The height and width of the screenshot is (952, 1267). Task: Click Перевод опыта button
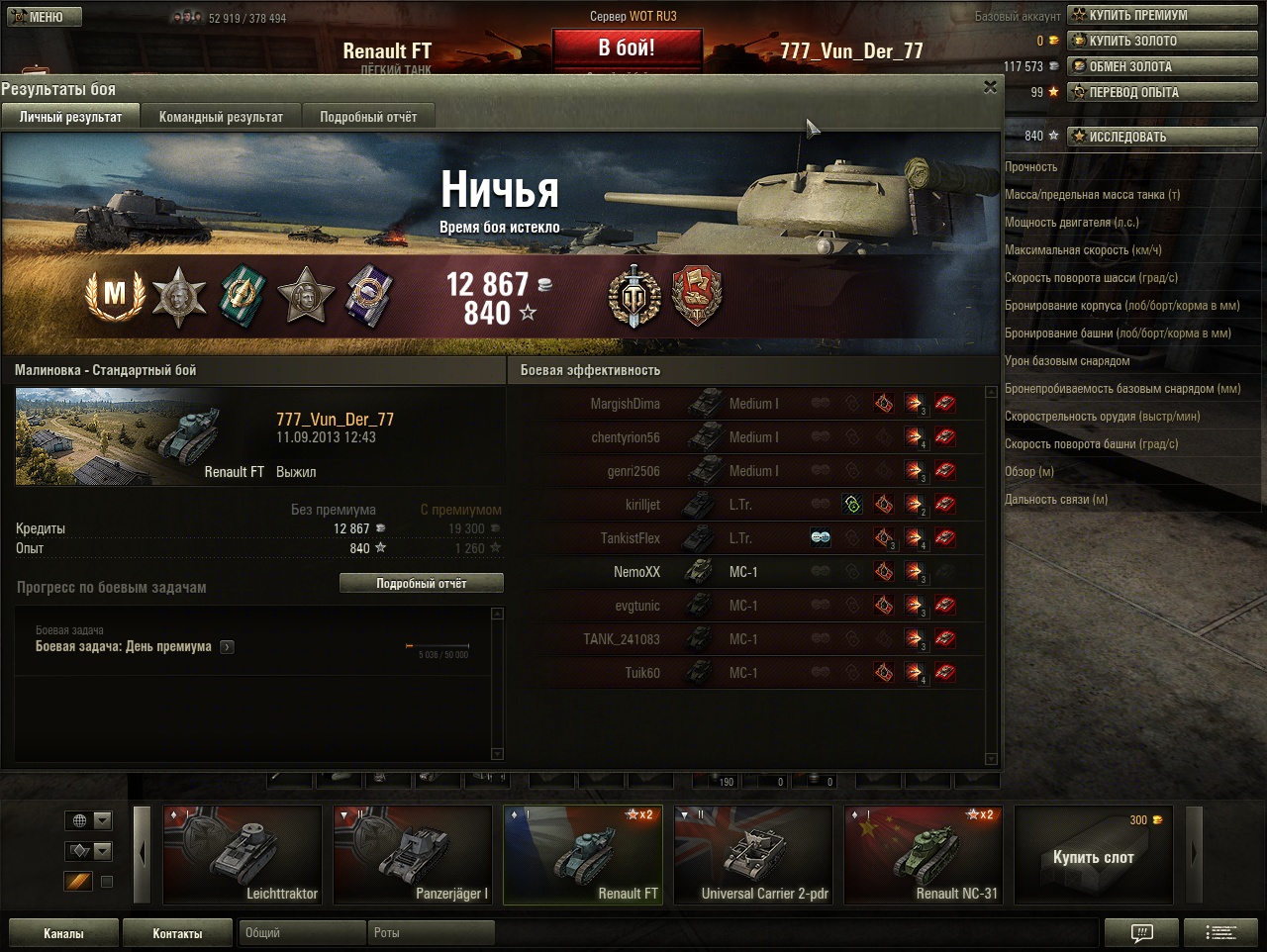1162,92
